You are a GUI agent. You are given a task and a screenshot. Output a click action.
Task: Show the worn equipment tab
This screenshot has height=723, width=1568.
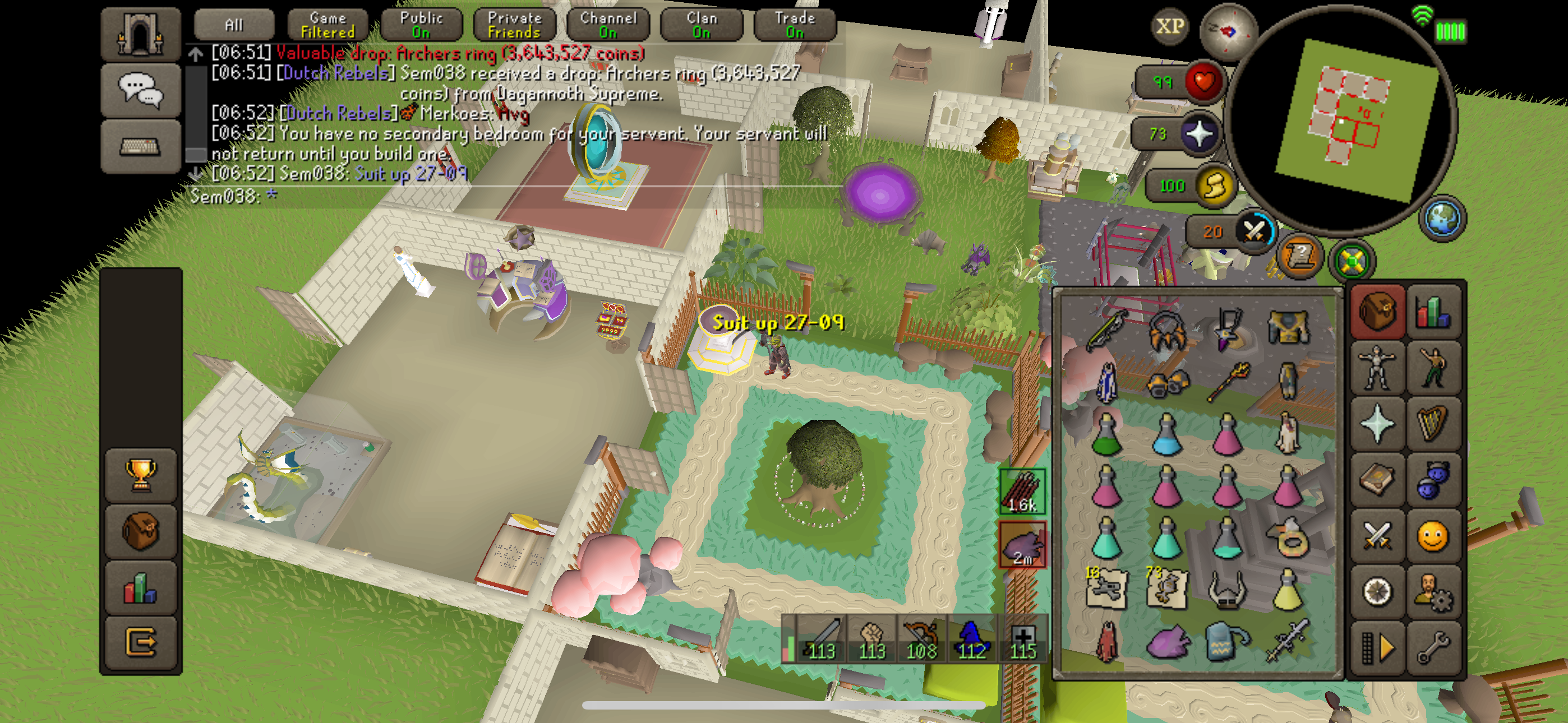point(1377,368)
